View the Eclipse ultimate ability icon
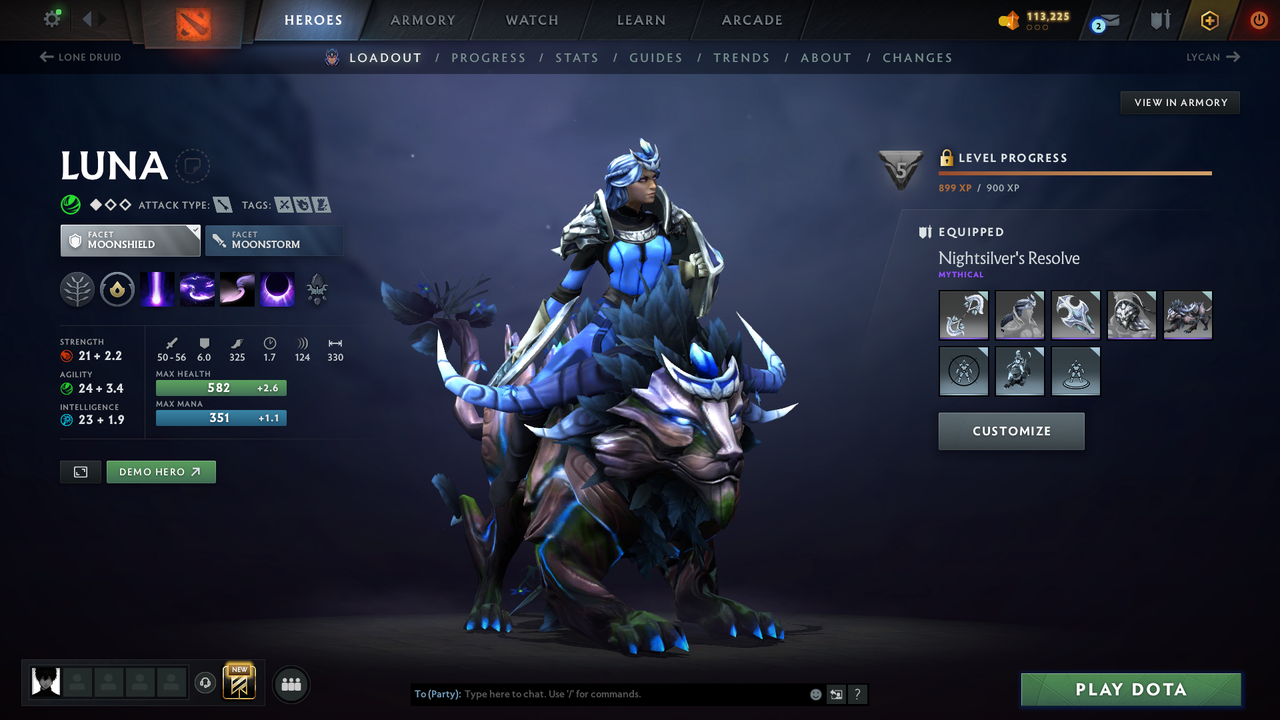The height and width of the screenshot is (720, 1280). click(x=276, y=289)
